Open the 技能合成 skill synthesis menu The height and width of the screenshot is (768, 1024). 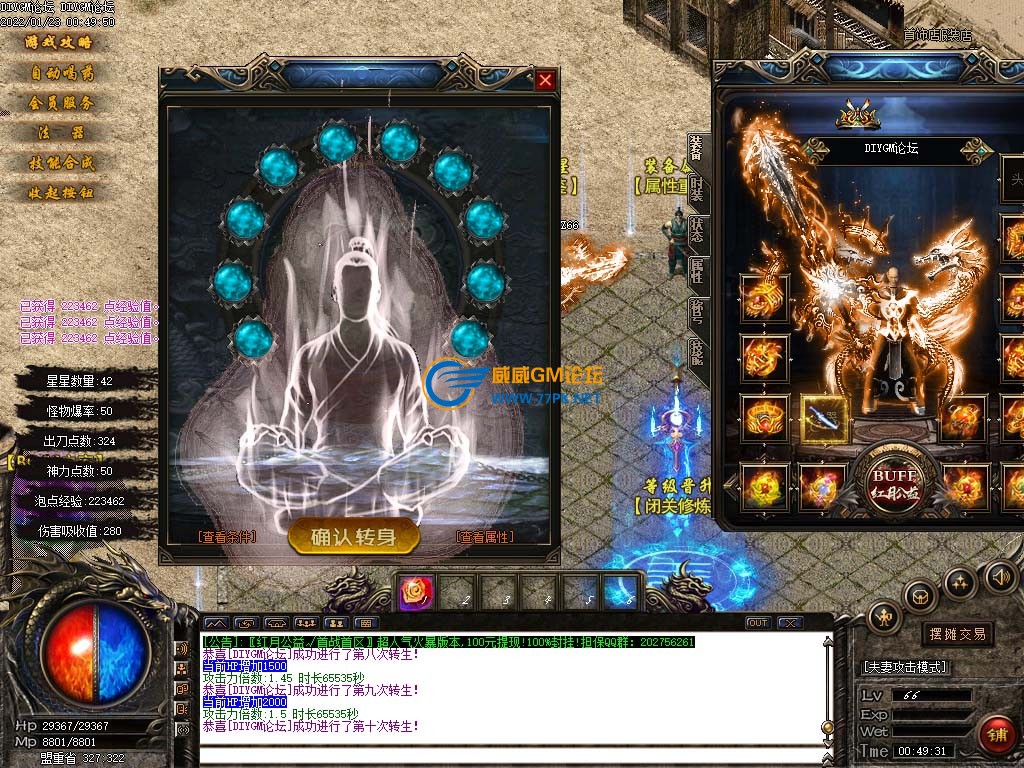pyautogui.click(x=60, y=163)
